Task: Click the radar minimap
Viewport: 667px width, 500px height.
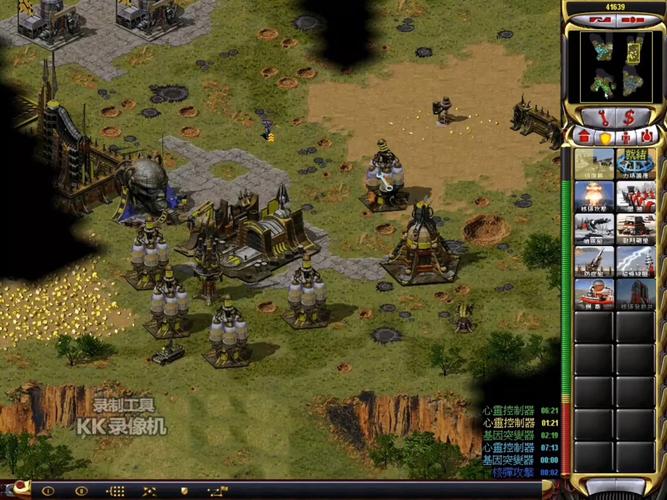Action: (615, 65)
